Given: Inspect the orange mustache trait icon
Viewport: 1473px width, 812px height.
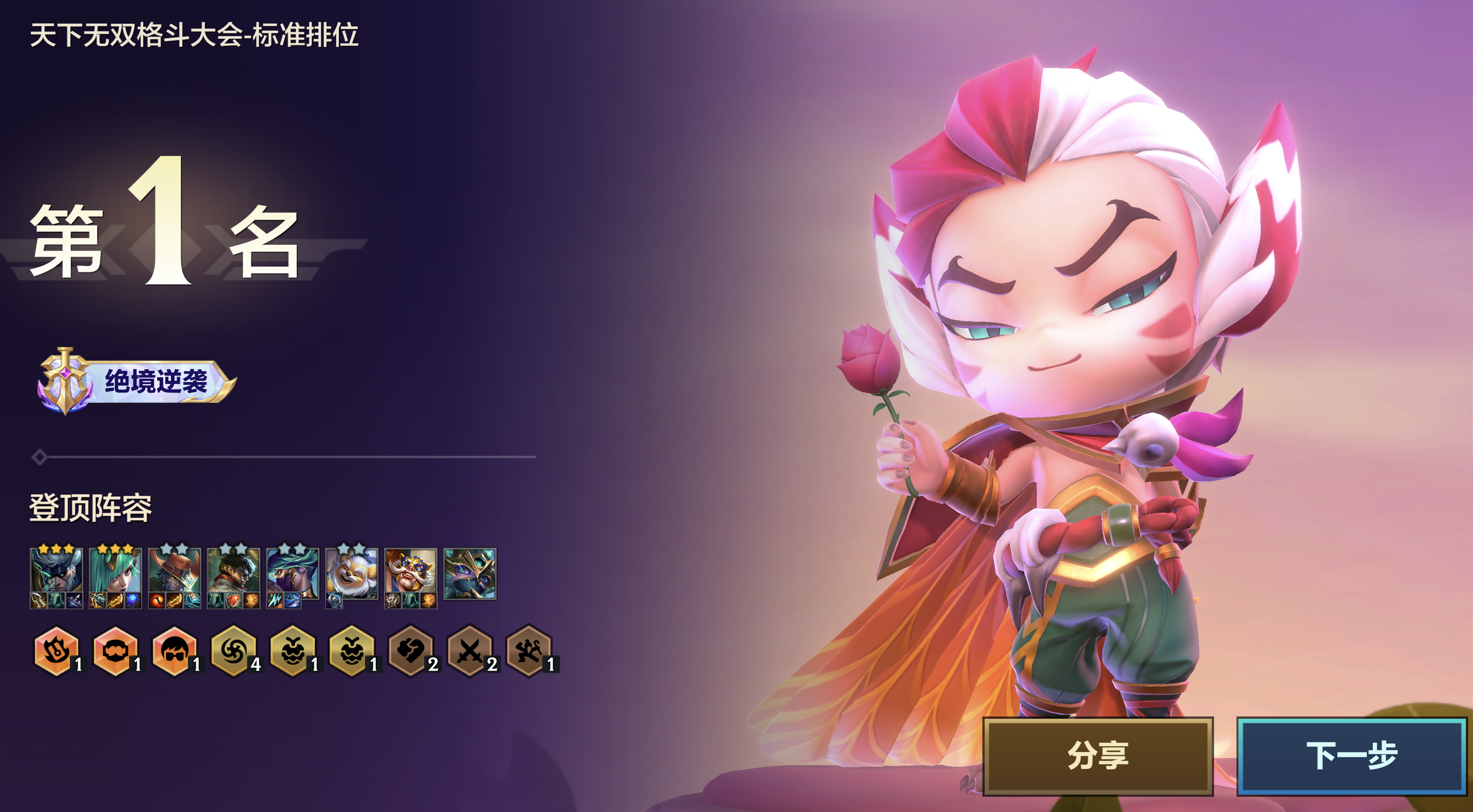Looking at the screenshot, I should click(x=115, y=651).
